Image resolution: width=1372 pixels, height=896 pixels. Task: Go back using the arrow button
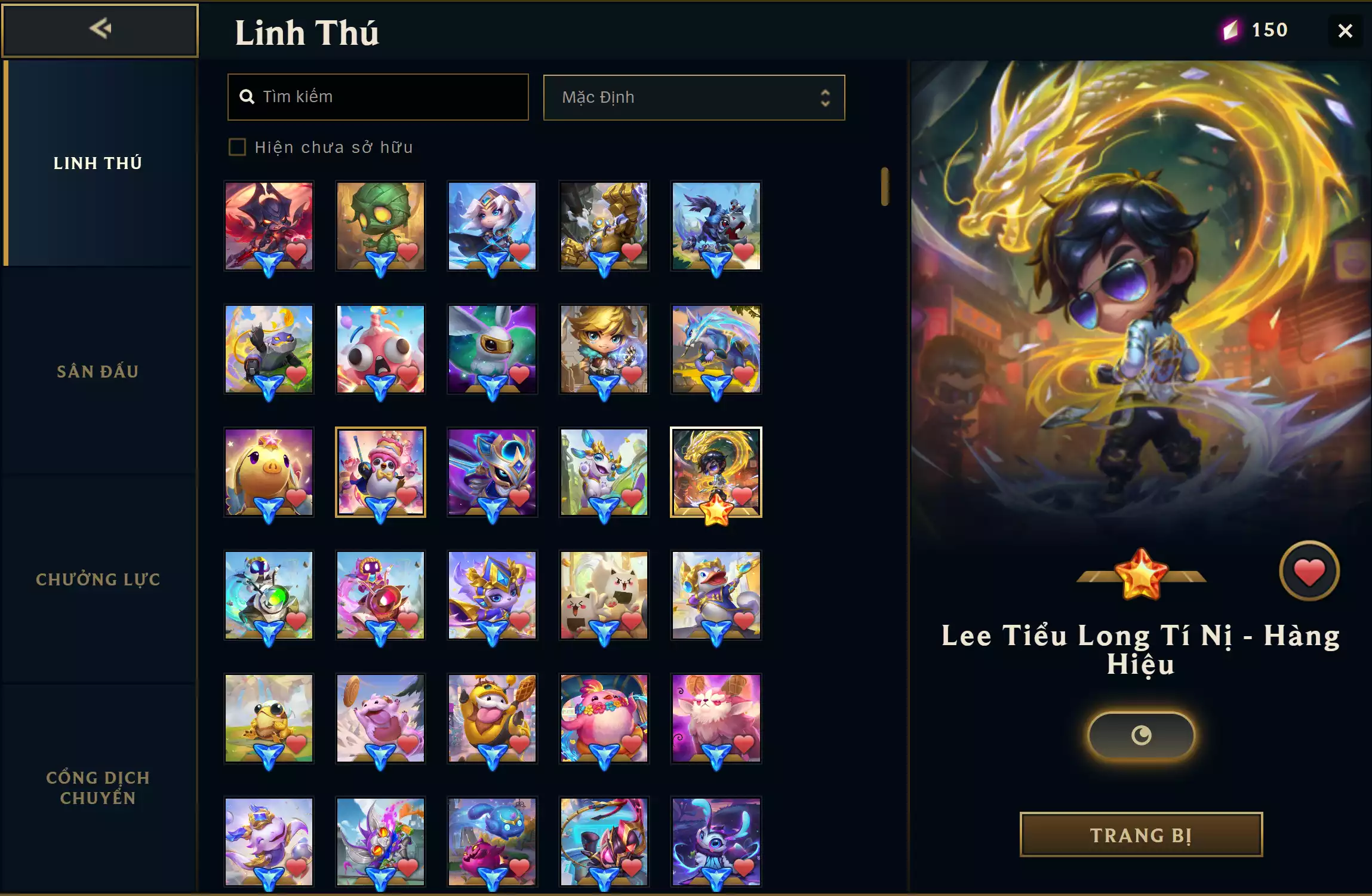[100, 30]
